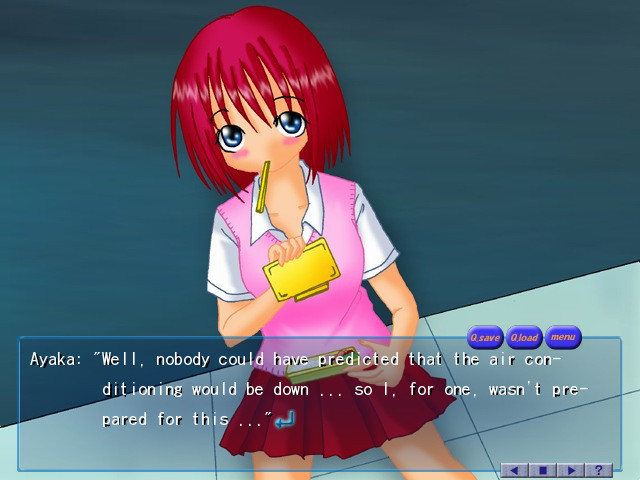Click the square stop button

tap(543, 469)
